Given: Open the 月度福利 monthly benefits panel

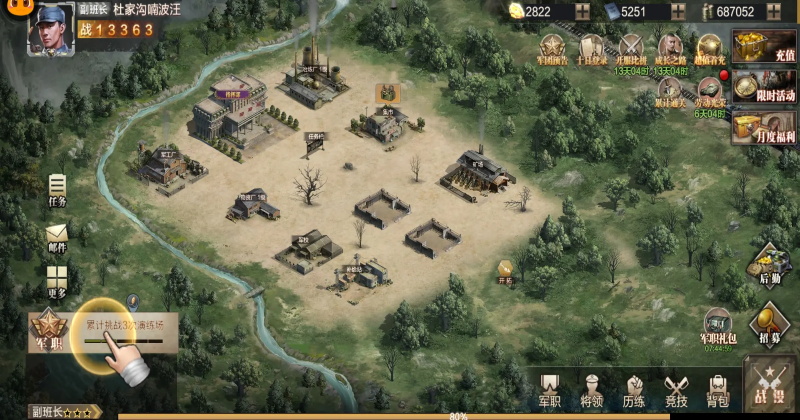Looking at the screenshot, I should [763, 127].
